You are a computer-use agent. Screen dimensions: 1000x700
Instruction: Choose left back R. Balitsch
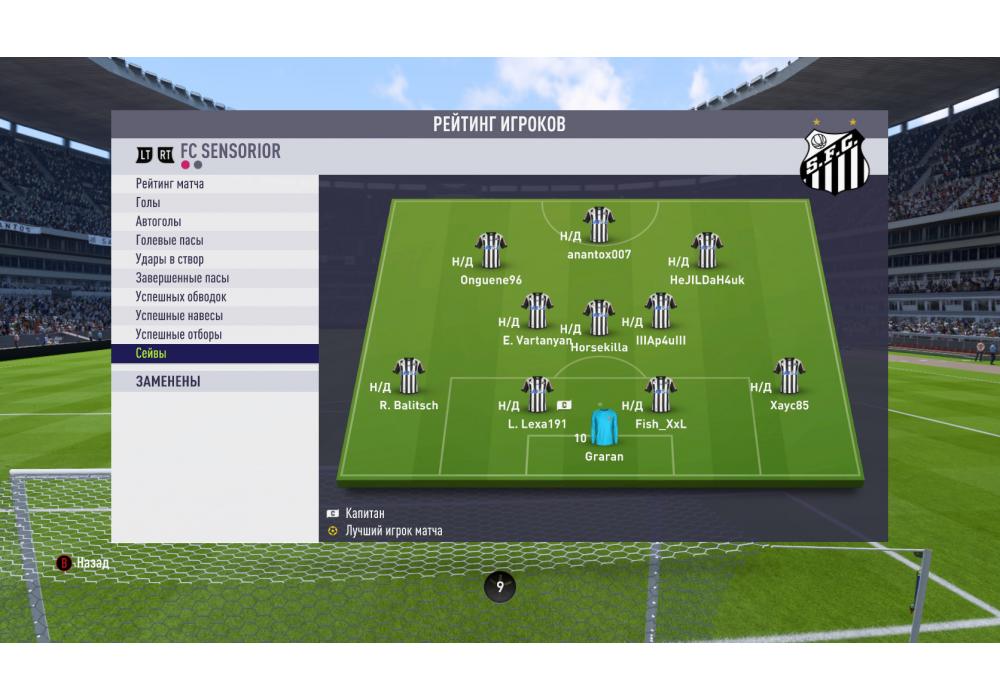pyautogui.click(x=409, y=376)
